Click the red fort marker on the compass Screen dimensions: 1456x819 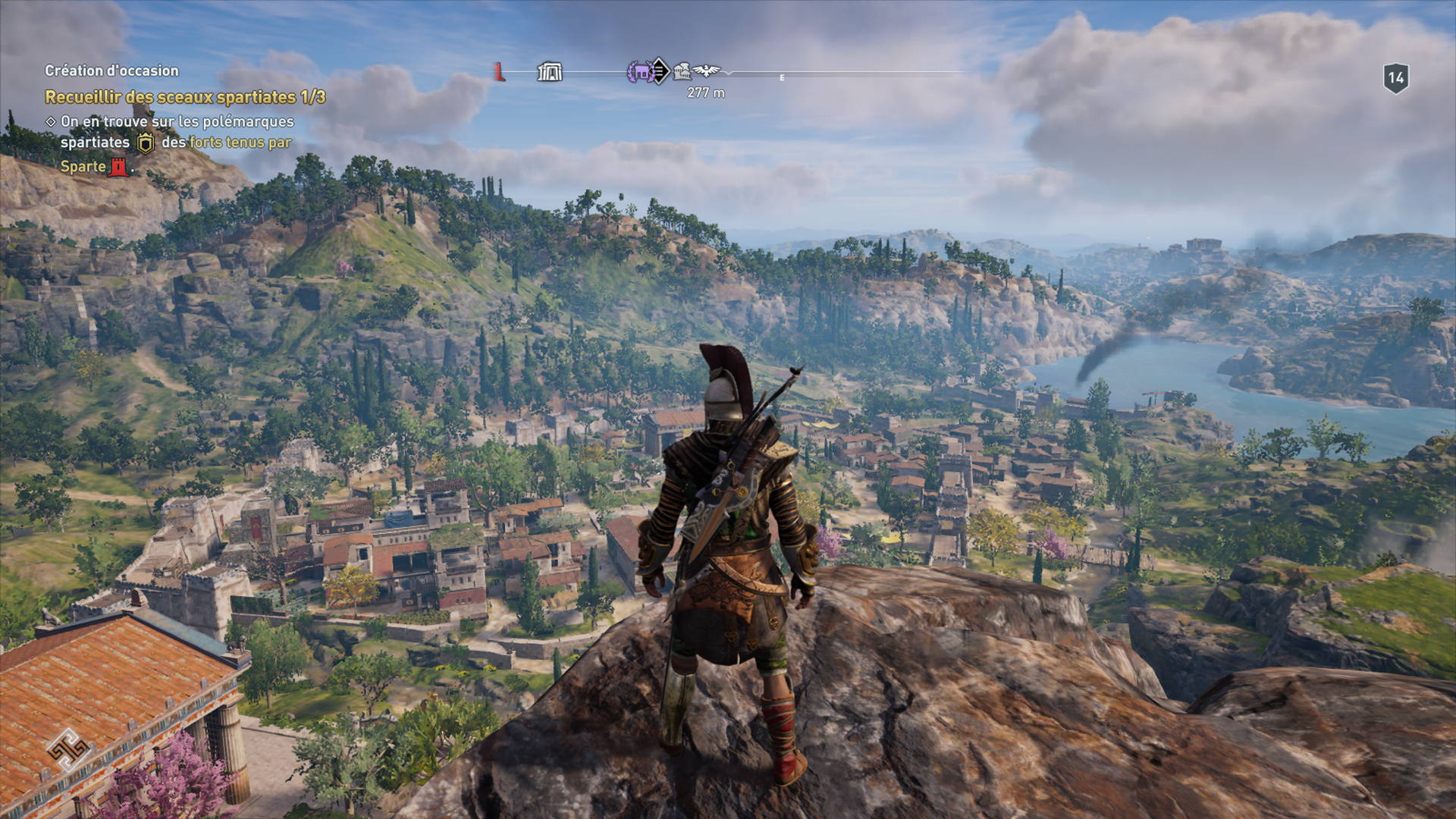pos(499,72)
